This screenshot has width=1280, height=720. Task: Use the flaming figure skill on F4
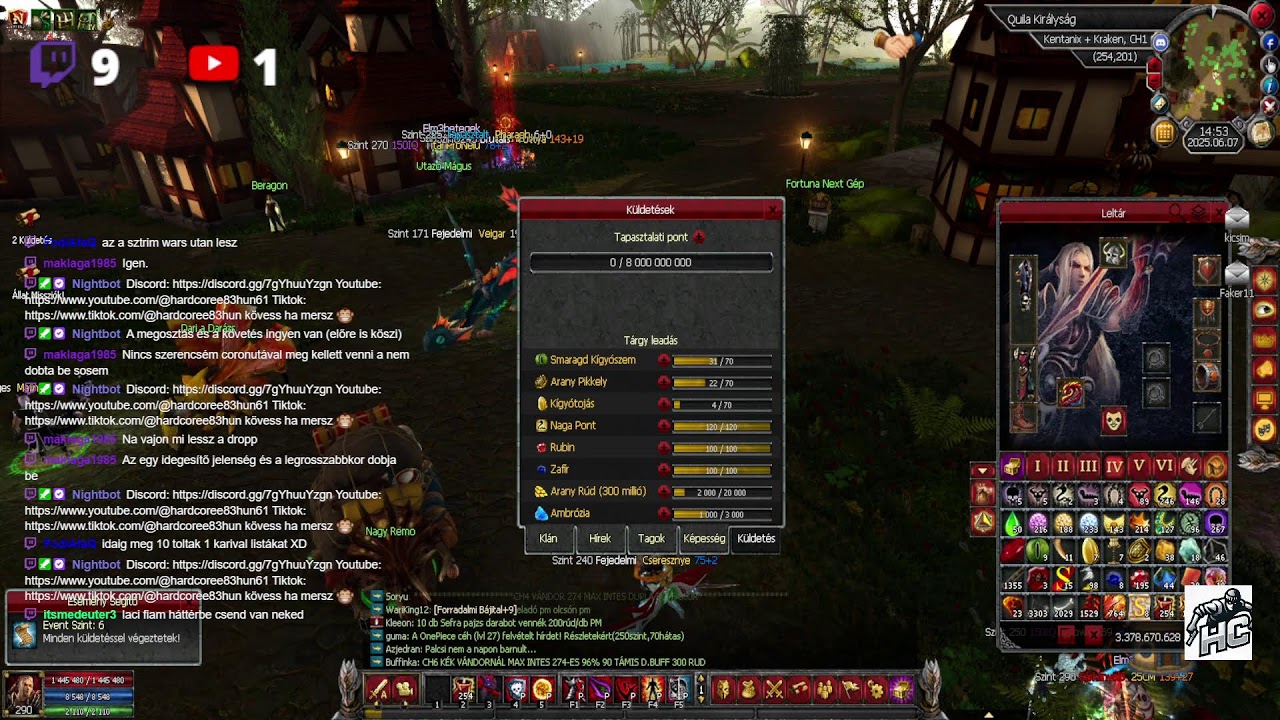coord(652,689)
